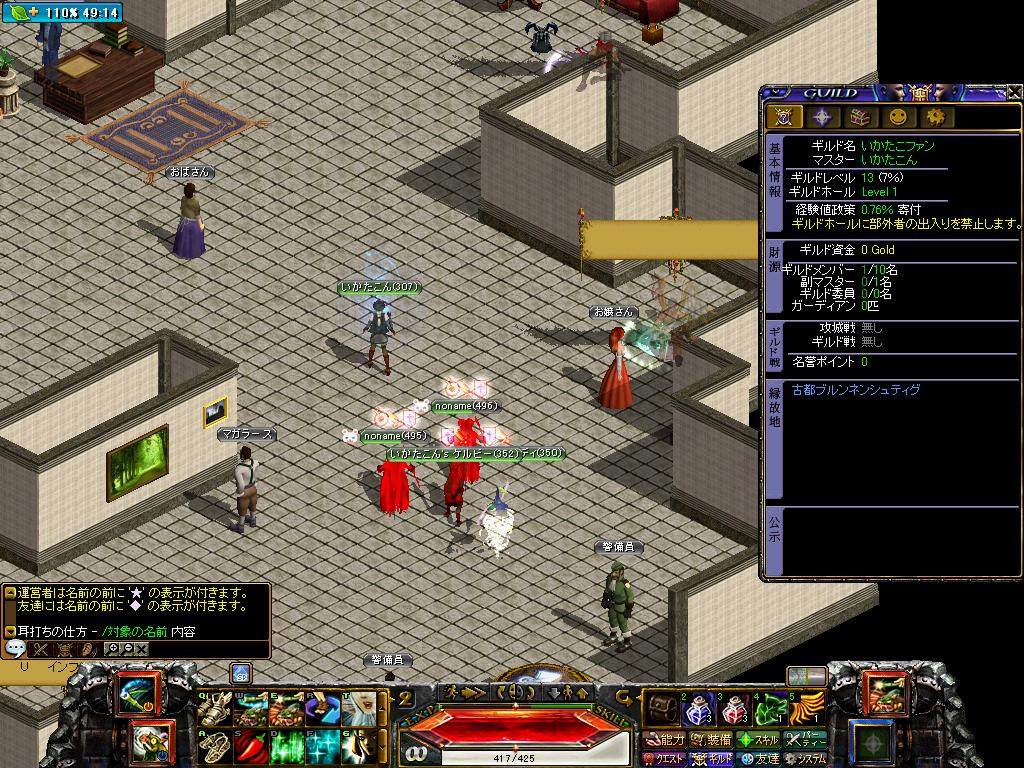Screen dimensions: 1024x768
Task: Click the chat speech bubble icon
Action: (16, 649)
